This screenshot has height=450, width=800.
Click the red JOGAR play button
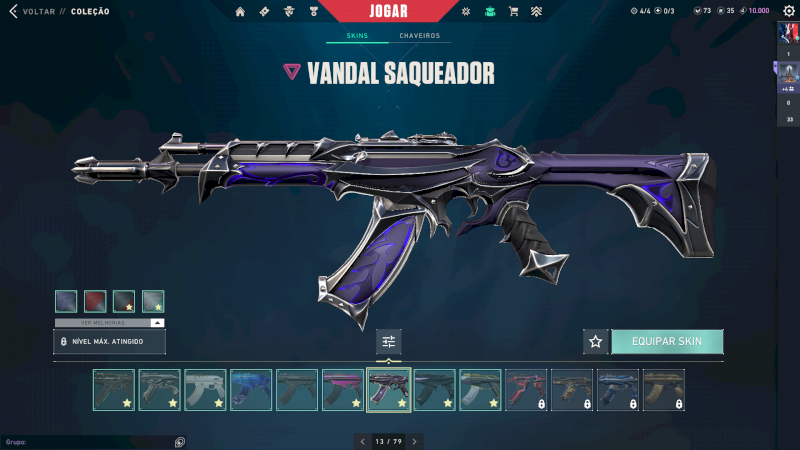point(399,11)
